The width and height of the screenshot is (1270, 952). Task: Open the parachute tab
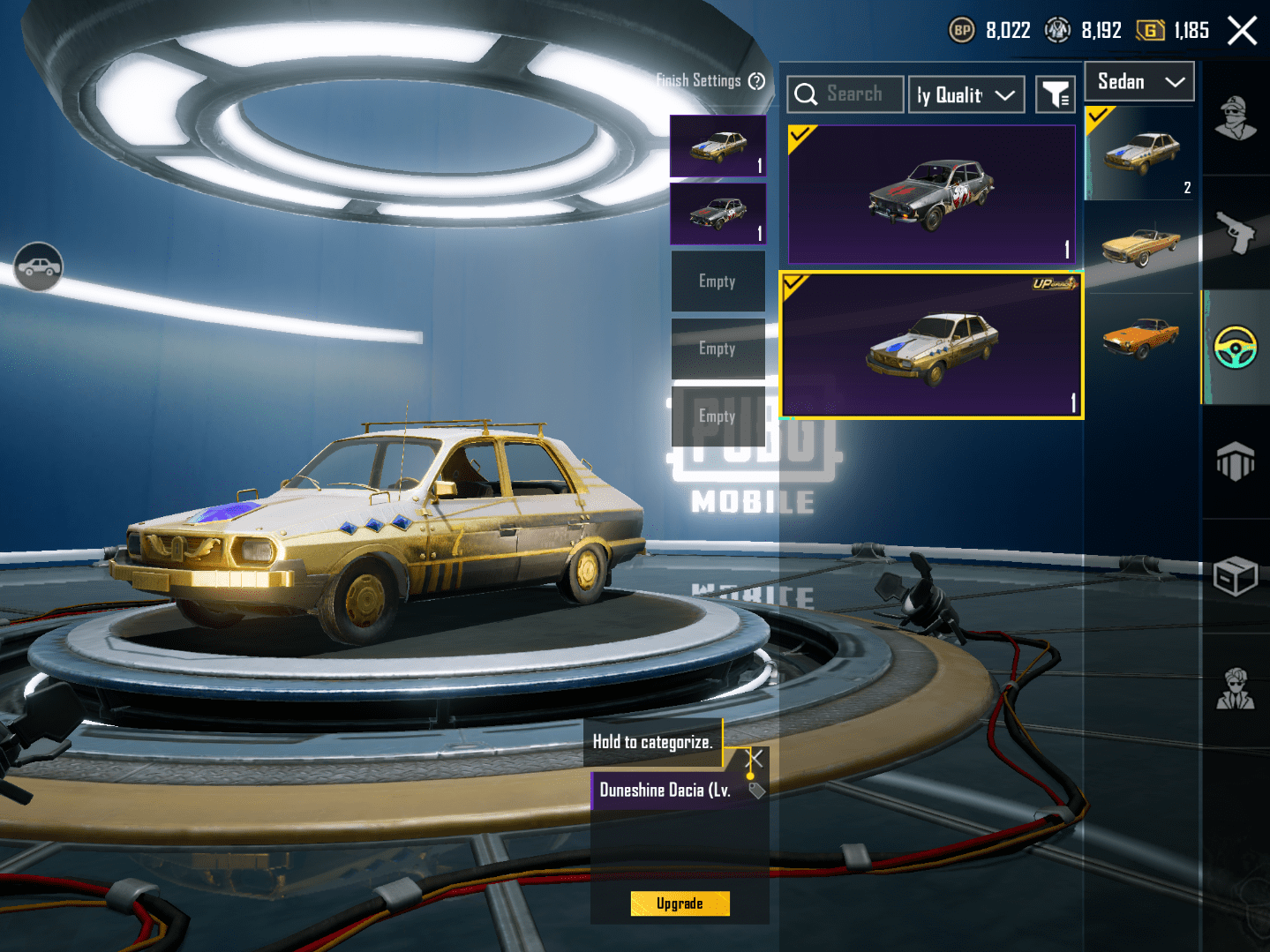[1236, 461]
